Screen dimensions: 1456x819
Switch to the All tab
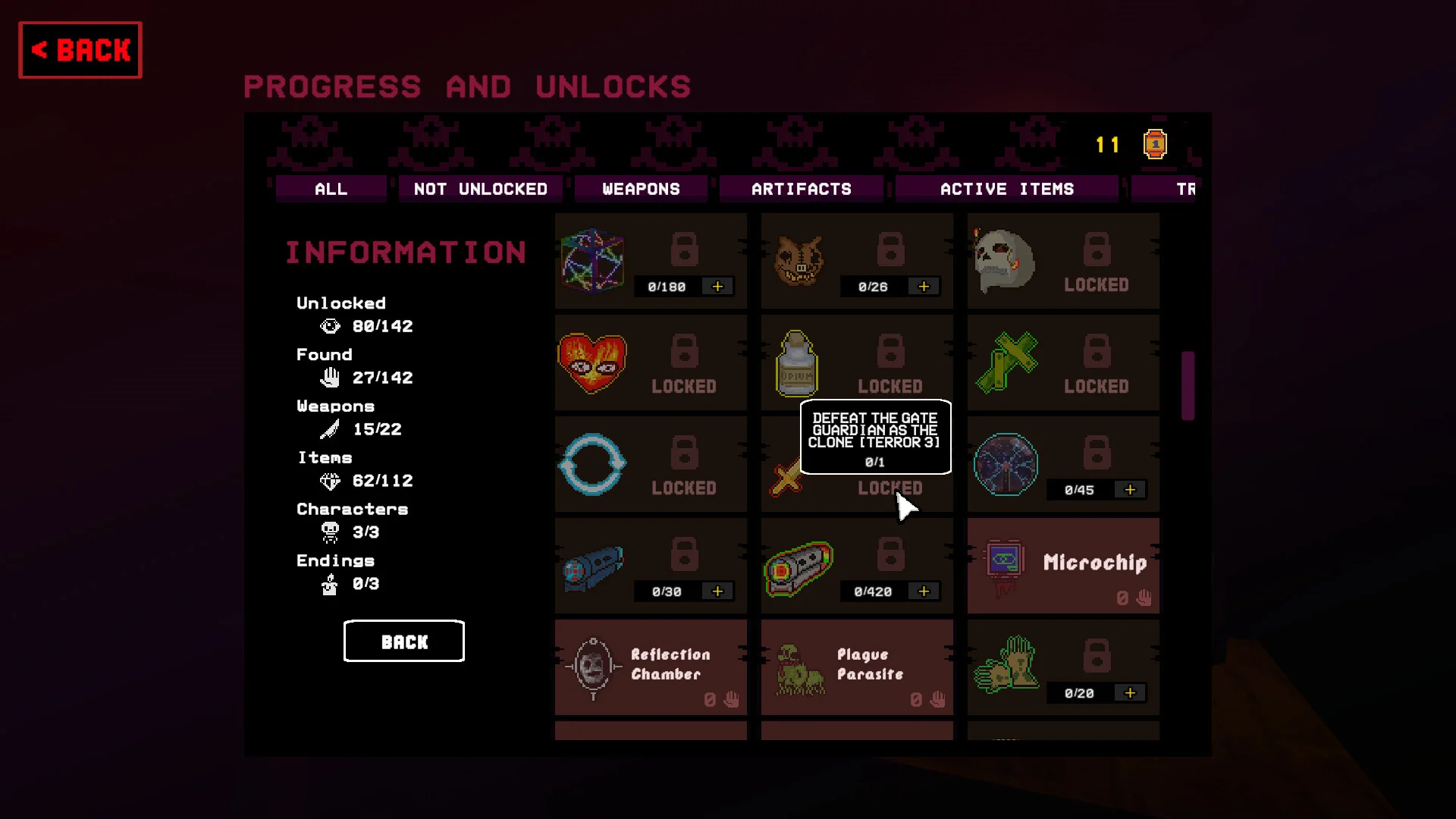pyautogui.click(x=331, y=189)
